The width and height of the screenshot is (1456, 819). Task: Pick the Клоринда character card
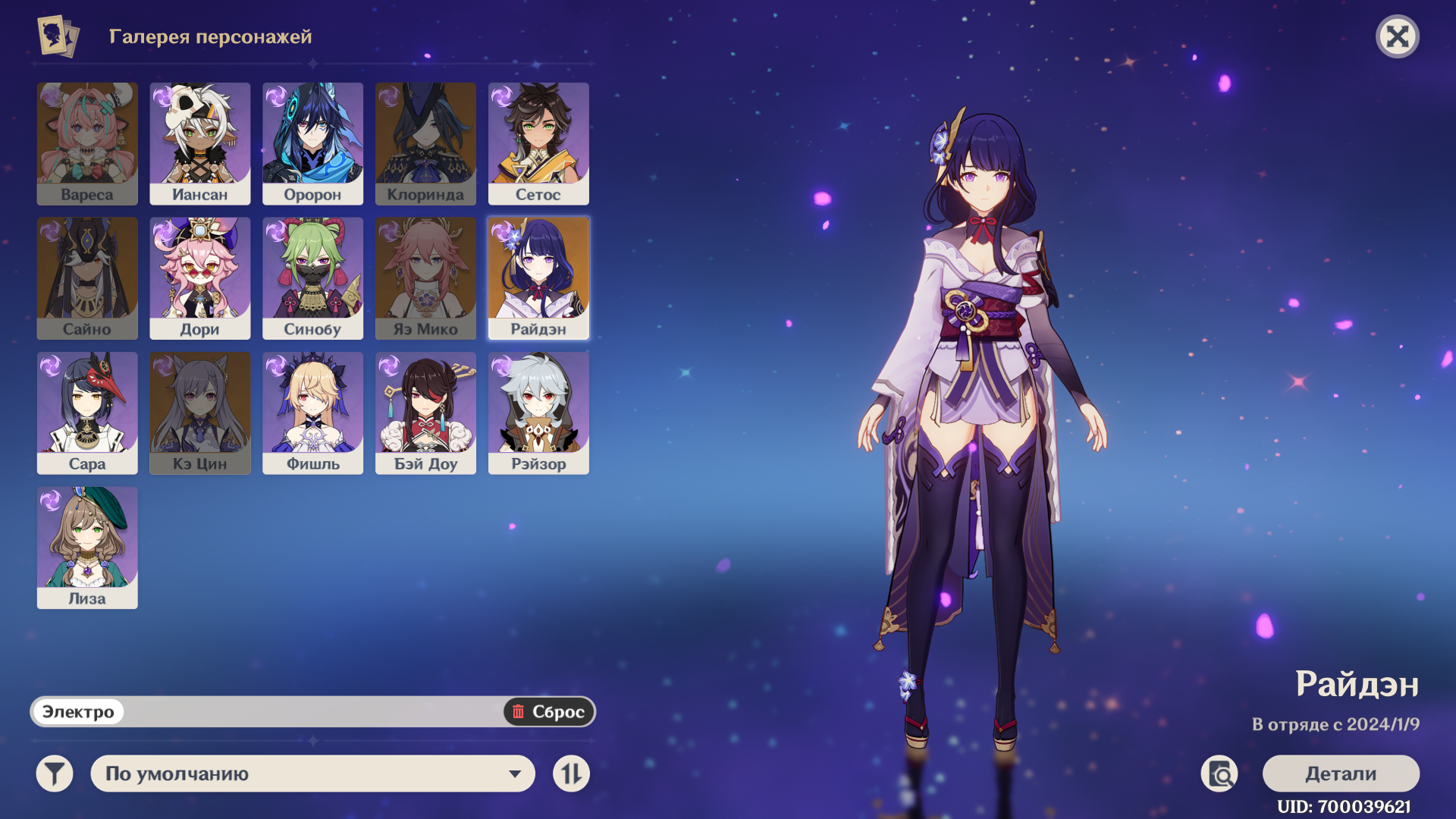click(x=425, y=143)
